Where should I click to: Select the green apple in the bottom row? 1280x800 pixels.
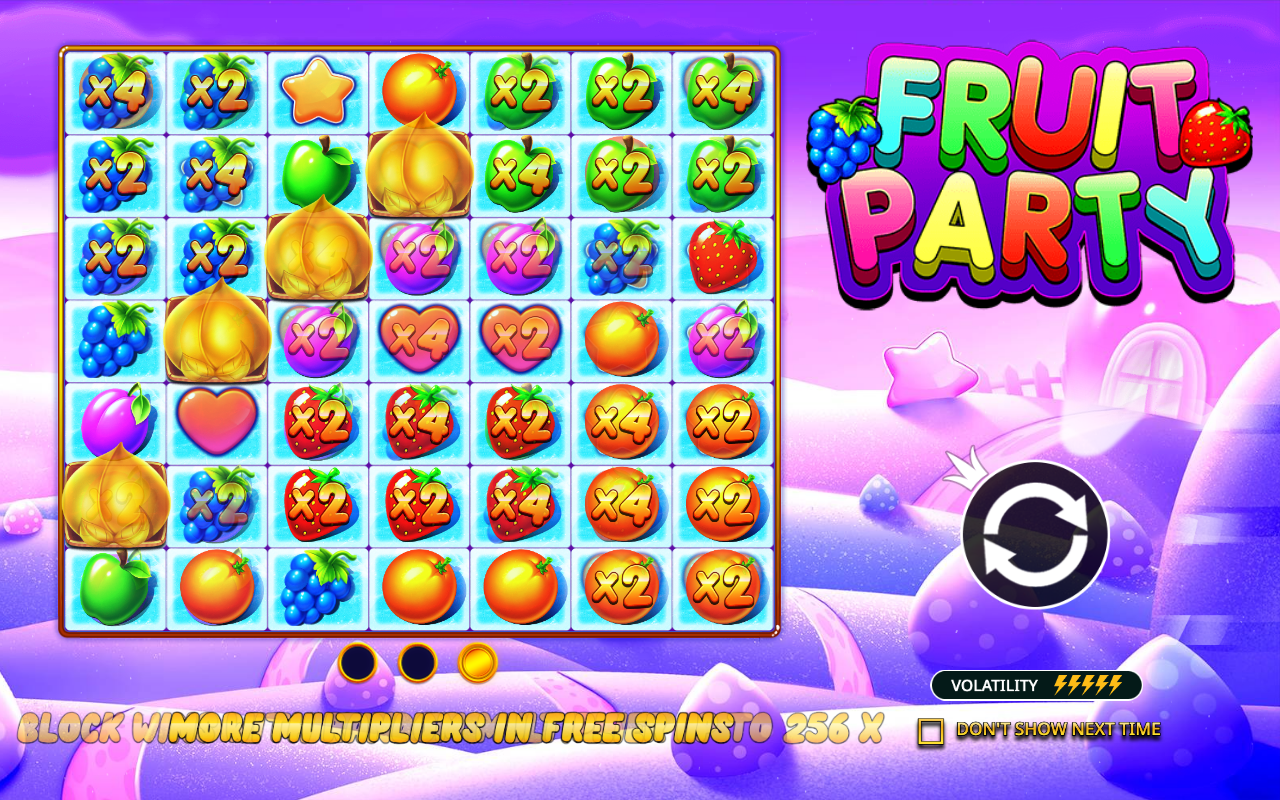click(x=113, y=585)
